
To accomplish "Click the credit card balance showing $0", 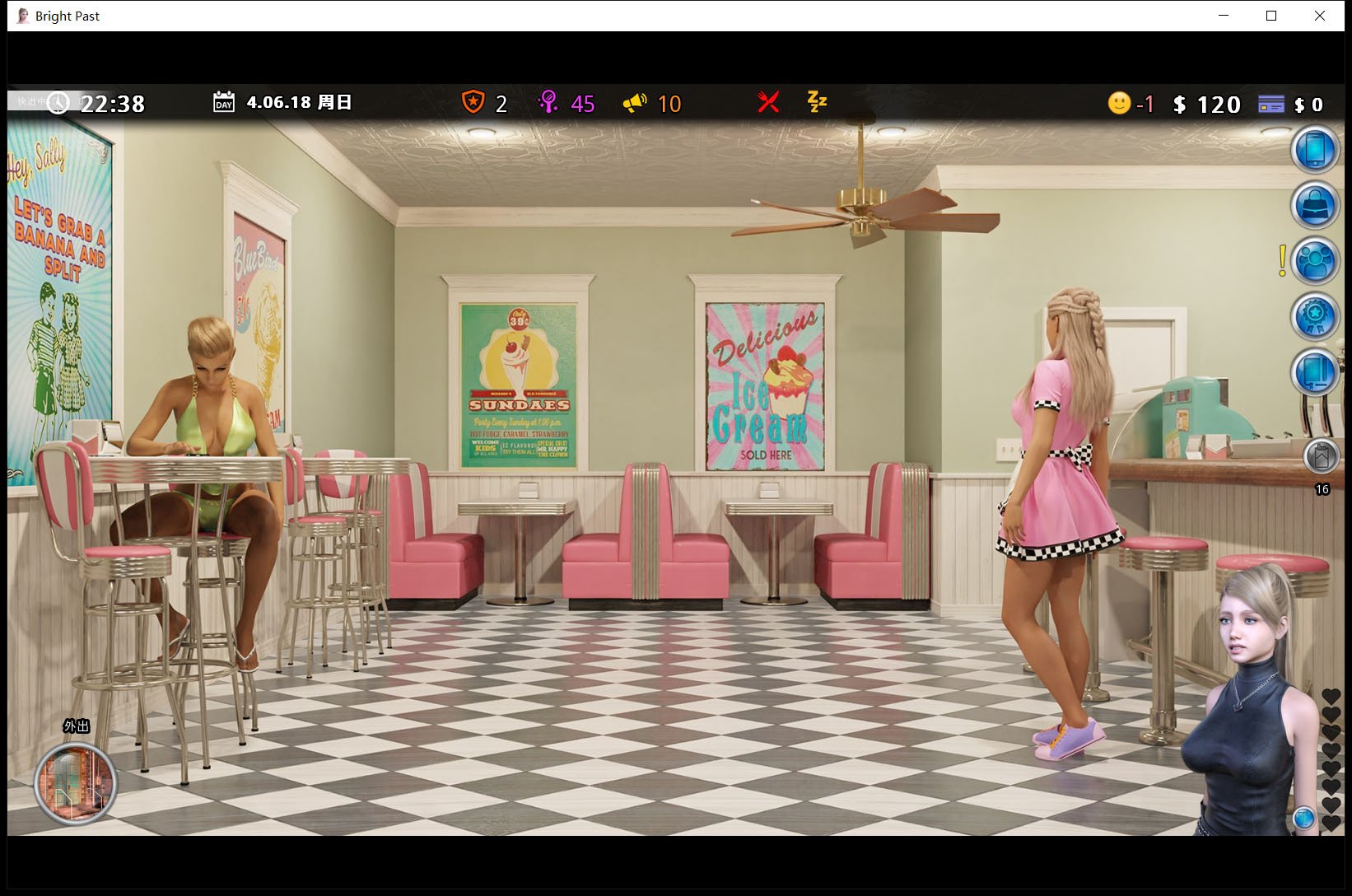I will click(x=1273, y=103).
